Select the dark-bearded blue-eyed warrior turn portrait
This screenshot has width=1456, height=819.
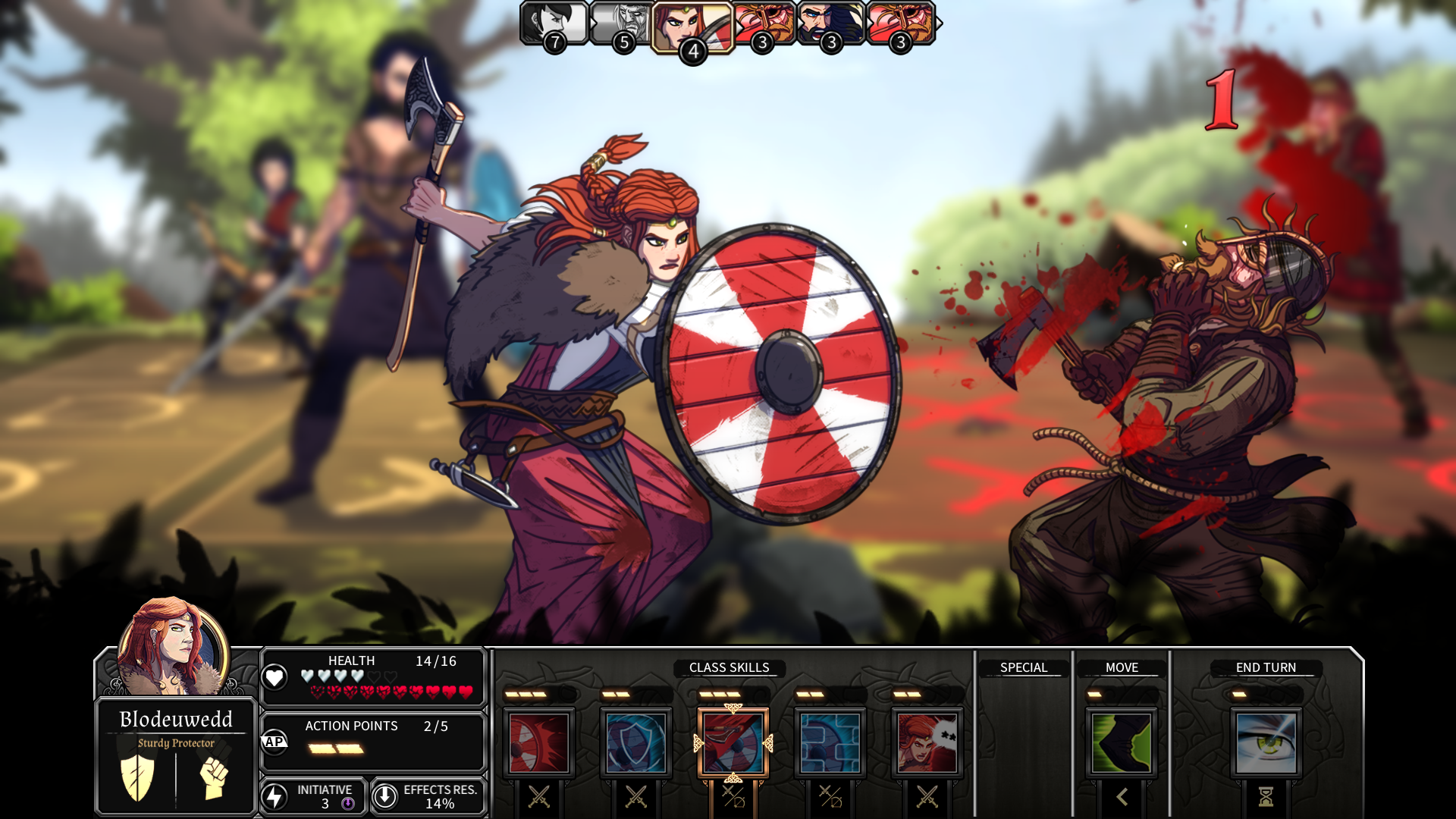830,23
